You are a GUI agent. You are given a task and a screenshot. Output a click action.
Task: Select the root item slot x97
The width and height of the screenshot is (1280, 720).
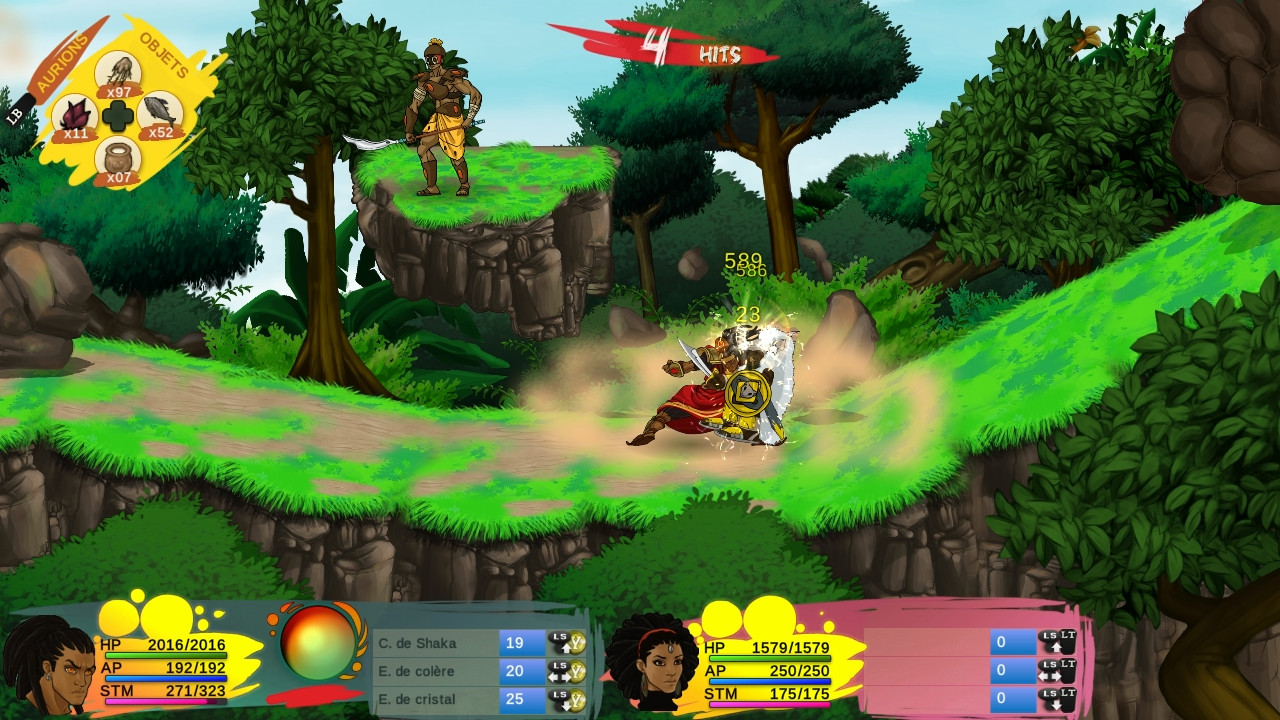click(118, 73)
